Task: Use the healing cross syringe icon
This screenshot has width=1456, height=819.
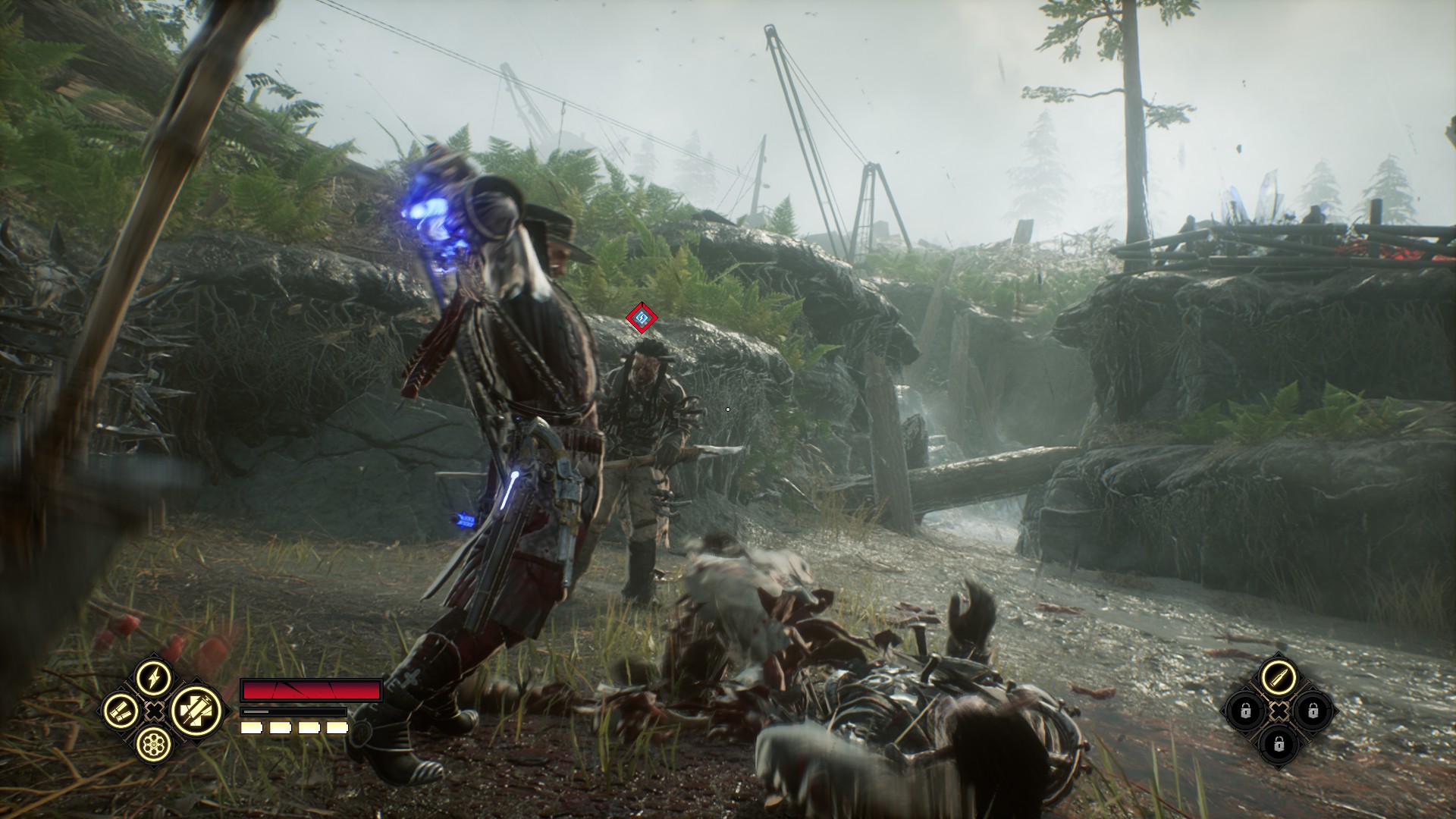Action: [x=195, y=711]
